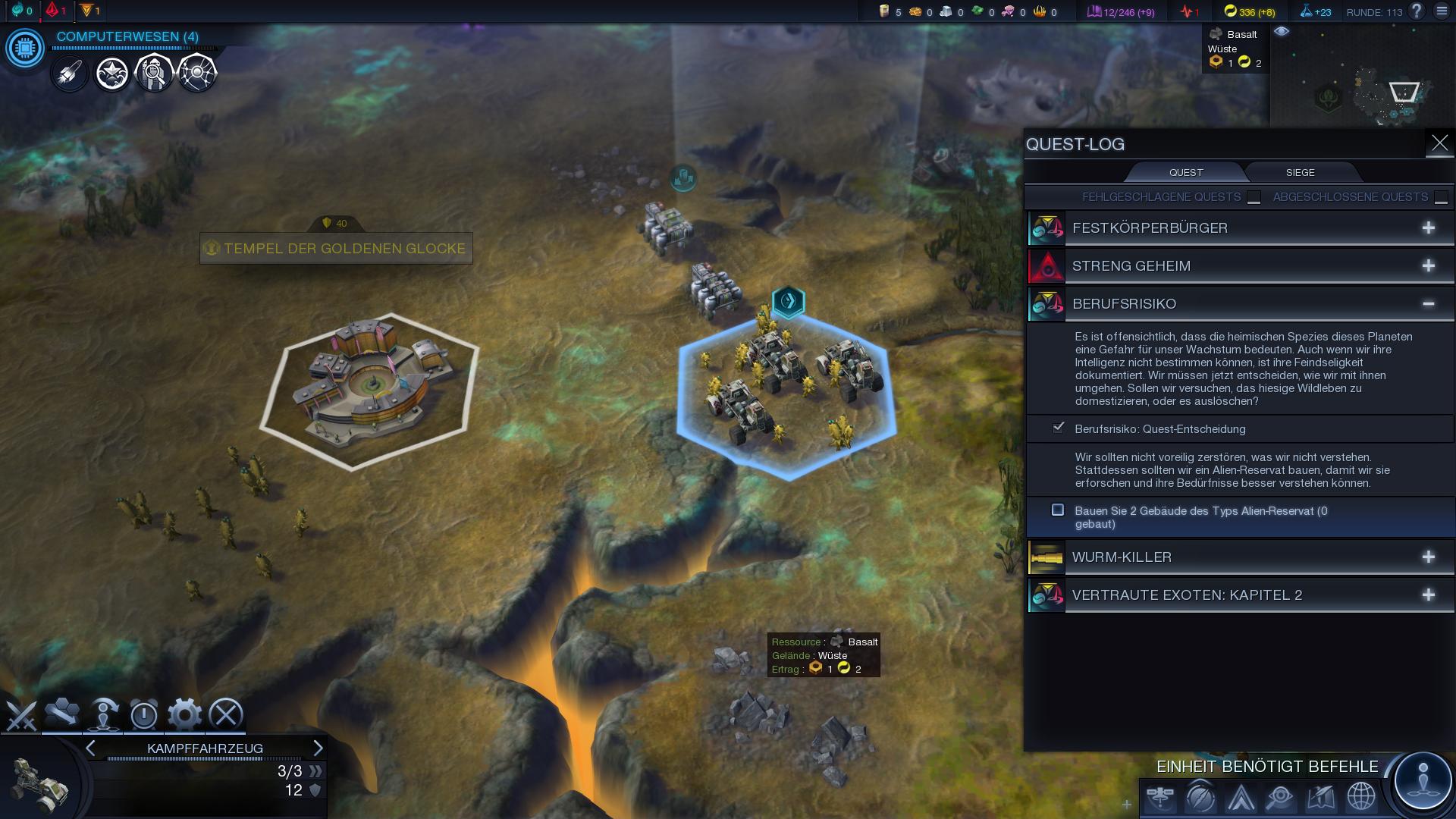Switch to the Siege tab
Screen dimensions: 1456x819
[x=1300, y=172]
